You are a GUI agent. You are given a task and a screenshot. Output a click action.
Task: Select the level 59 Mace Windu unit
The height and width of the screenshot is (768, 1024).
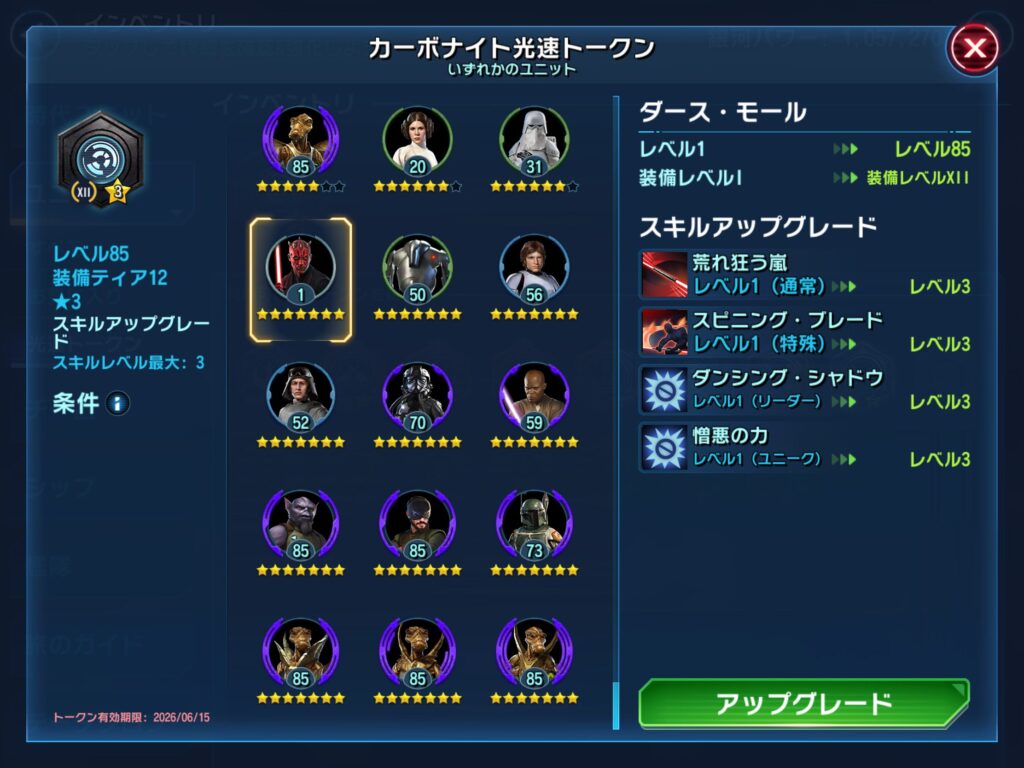(x=534, y=397)
